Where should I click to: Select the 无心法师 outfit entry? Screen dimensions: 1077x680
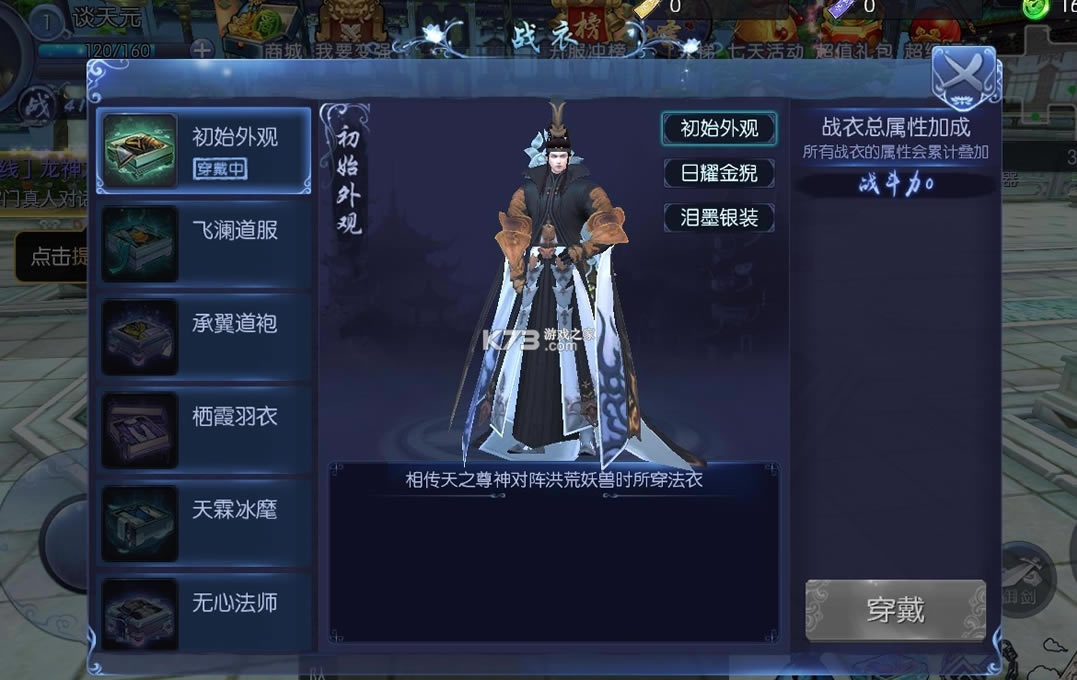(204, 612)
